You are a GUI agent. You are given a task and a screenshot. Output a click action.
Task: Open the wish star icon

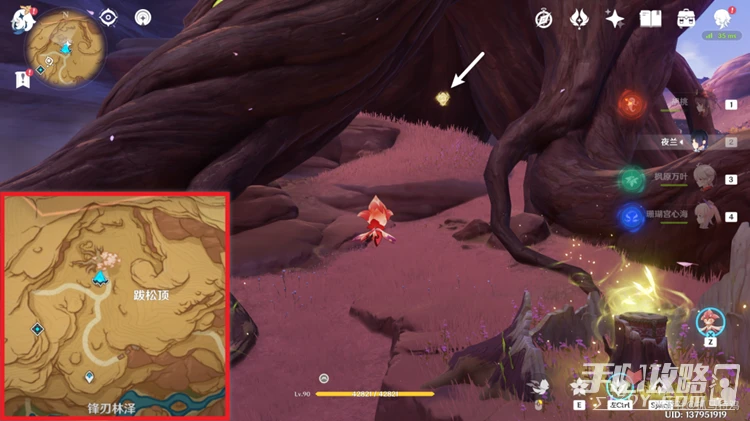615,19
